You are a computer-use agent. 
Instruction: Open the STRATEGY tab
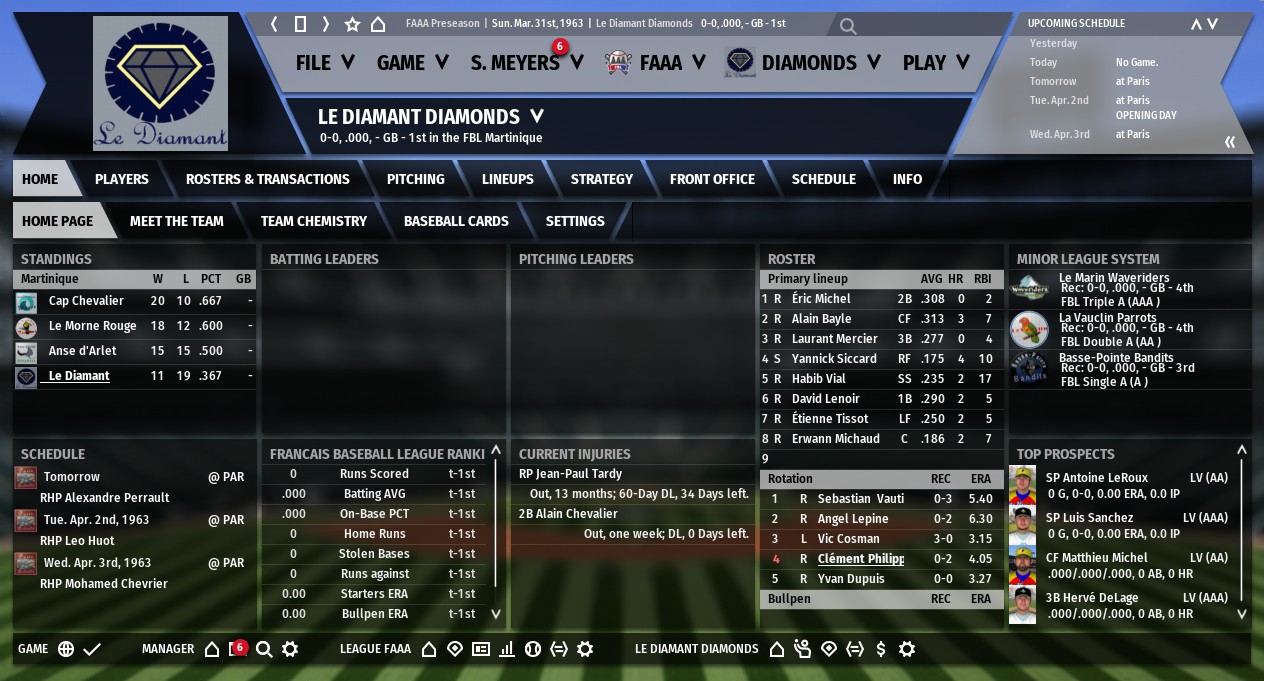coord(601,179)
